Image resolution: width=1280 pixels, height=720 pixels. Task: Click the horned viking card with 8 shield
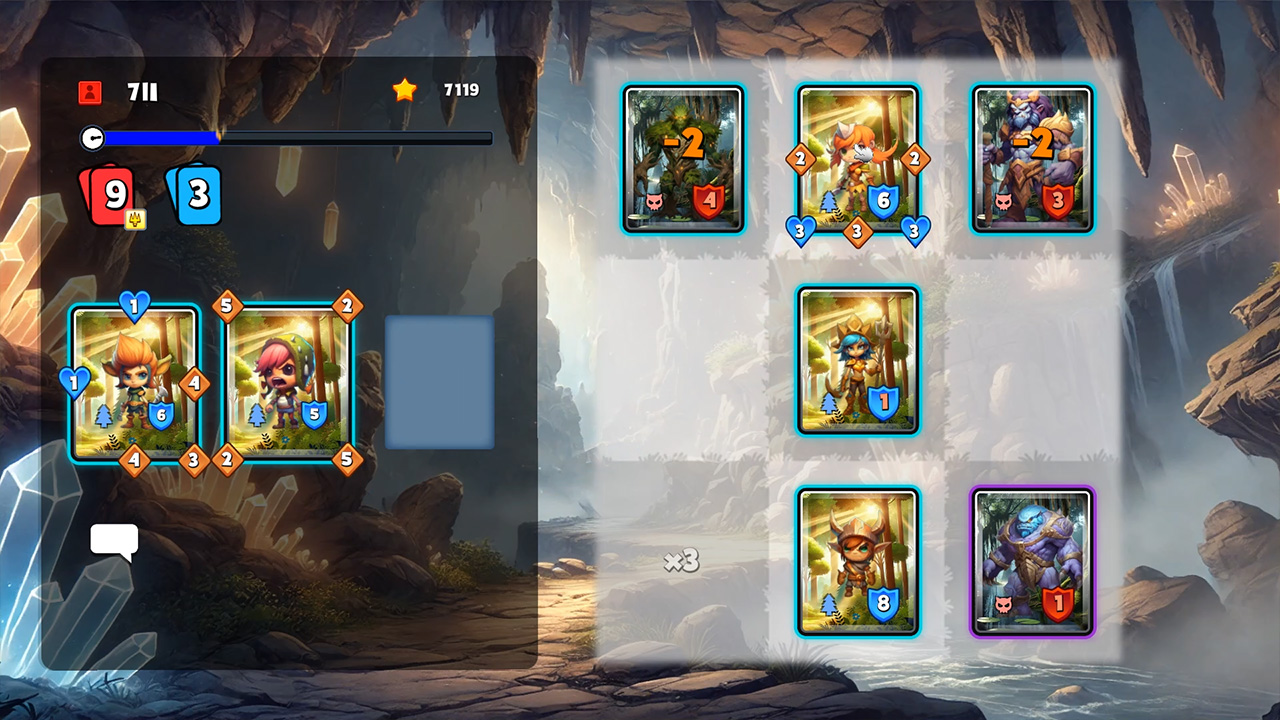[857, 563]
